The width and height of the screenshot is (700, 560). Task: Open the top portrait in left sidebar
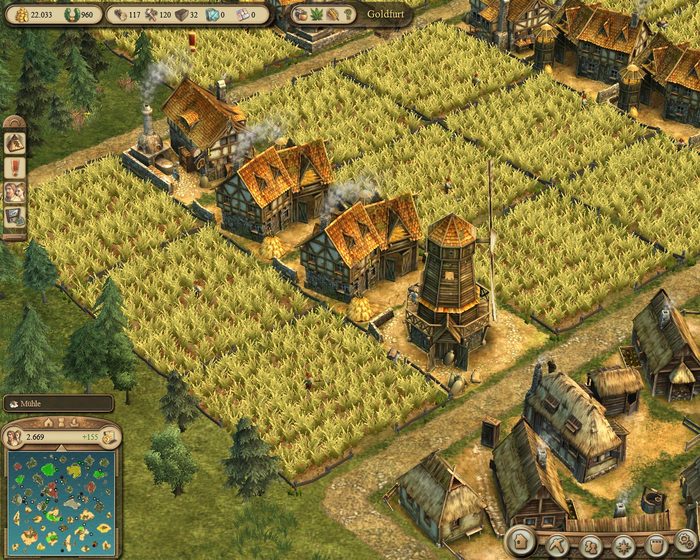point(14,142)
